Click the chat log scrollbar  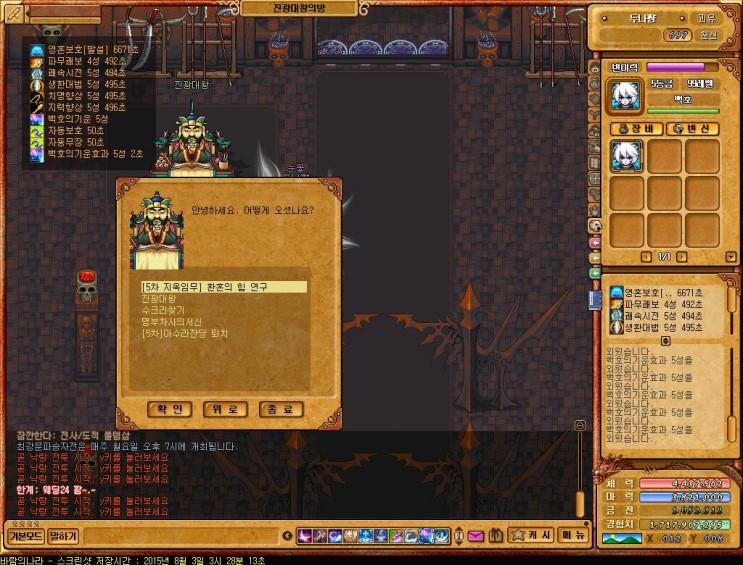click(579, 470)
